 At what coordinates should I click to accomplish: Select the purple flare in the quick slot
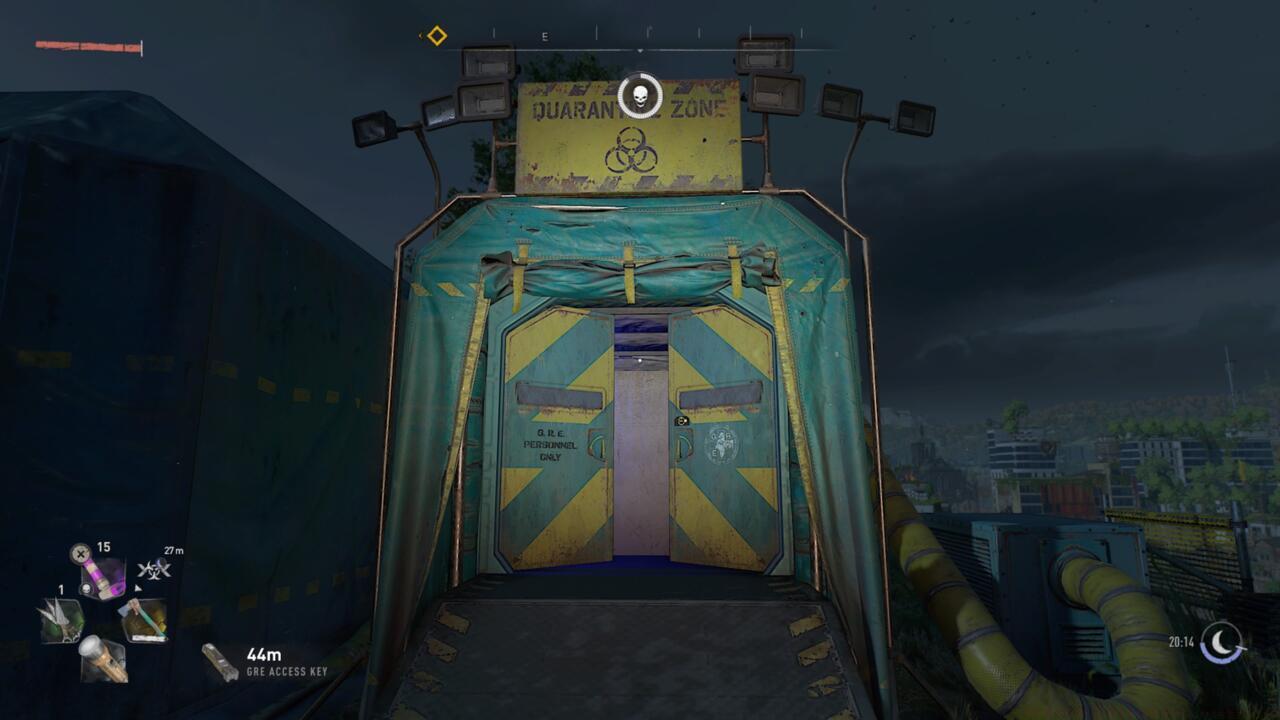105,575
